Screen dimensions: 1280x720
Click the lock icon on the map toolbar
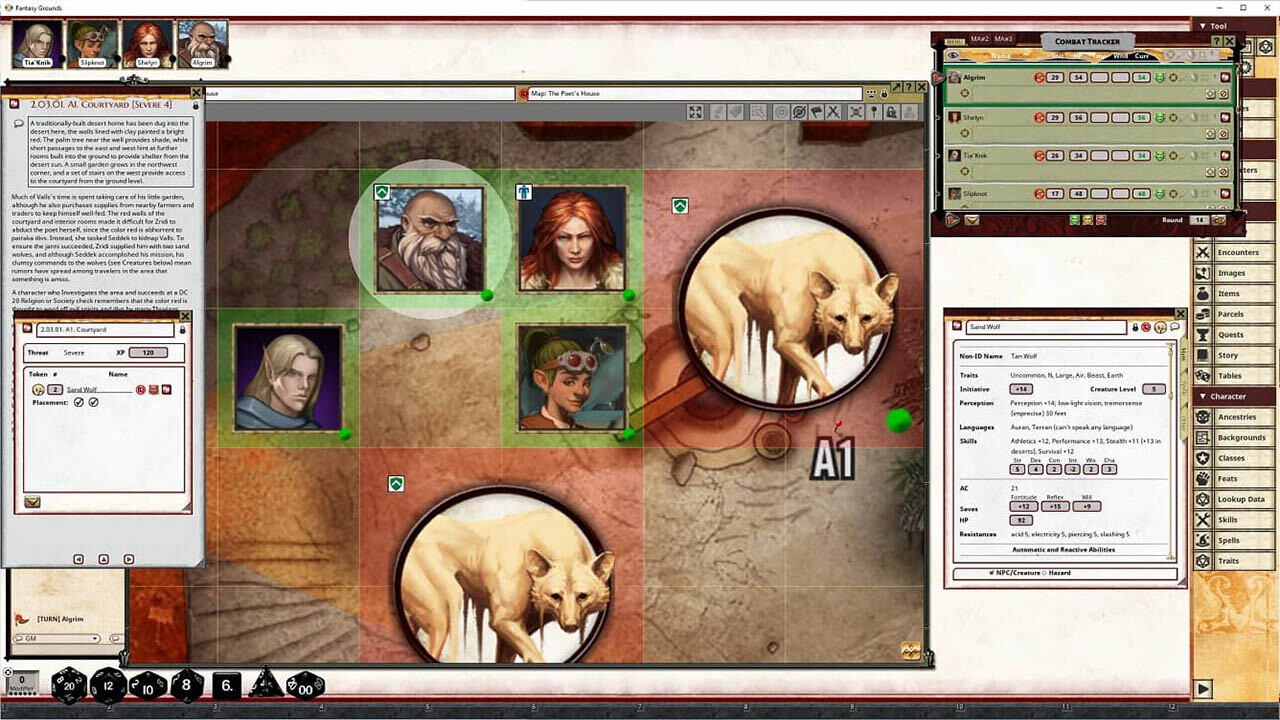click(x=891, y=111)
